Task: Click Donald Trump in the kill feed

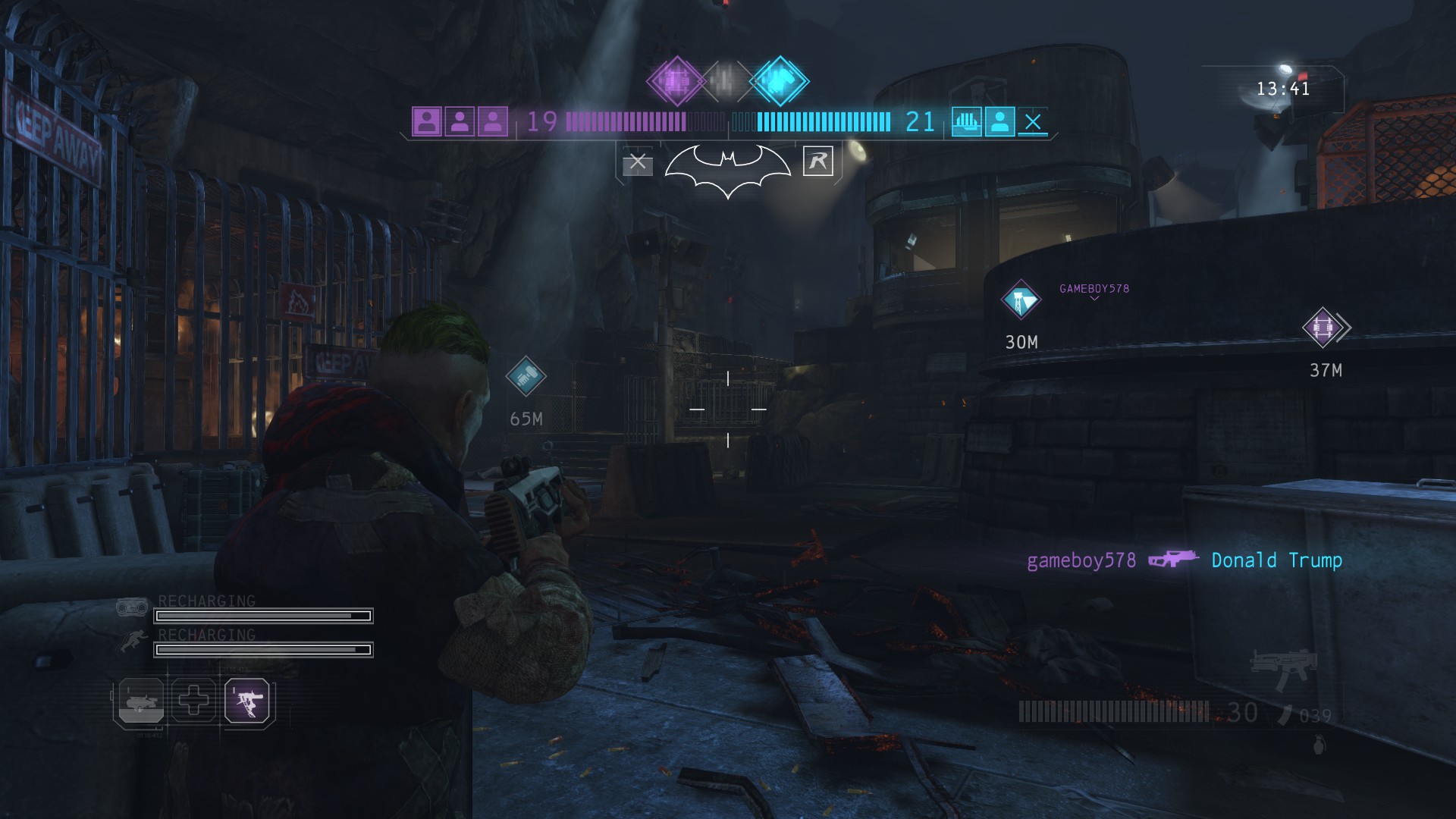Action: (x=1276, y=560)
